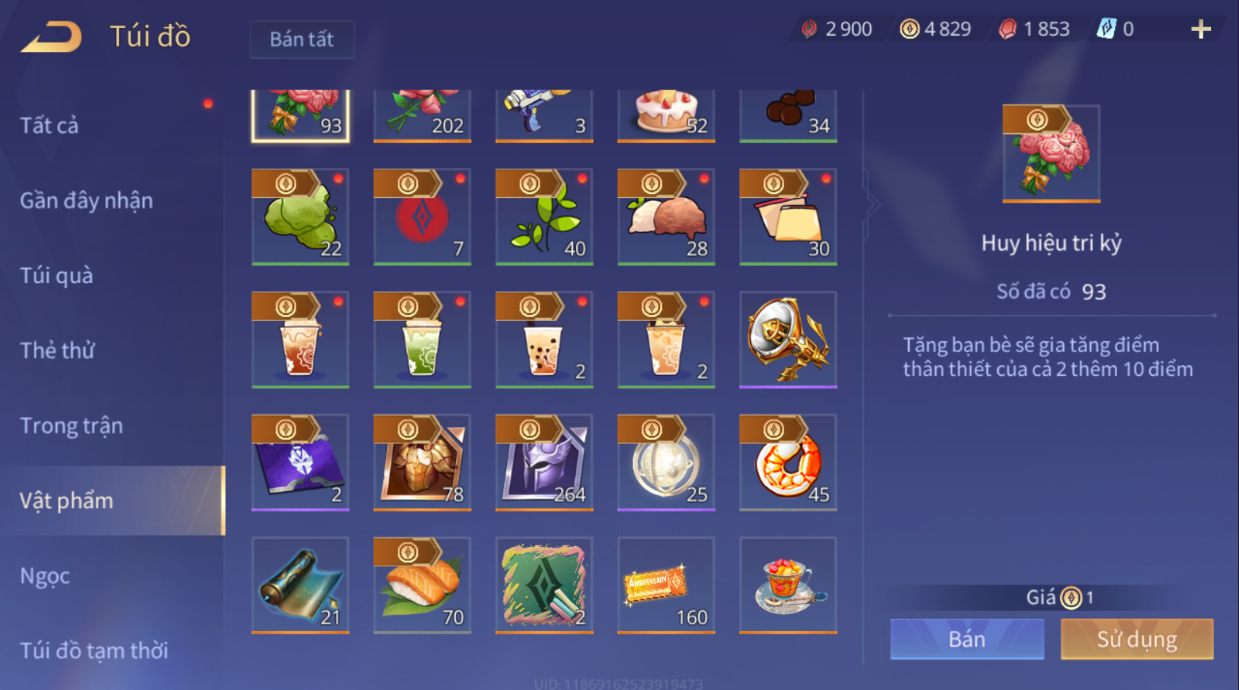
Task: Use the item with Sử dụng
Action: (x=1136, y=639)
